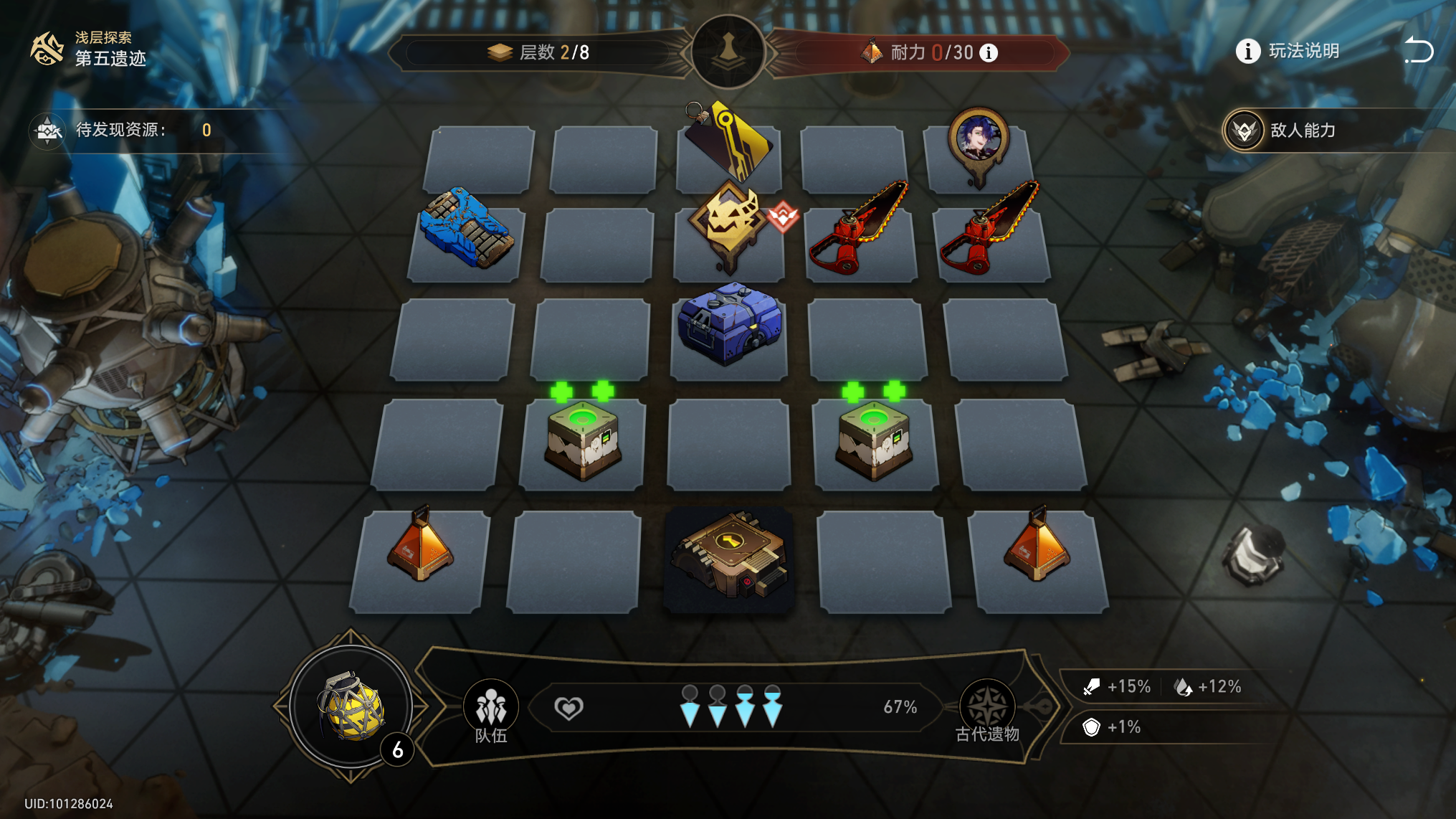Select the yellow keycard tile
Screen dimensions: 1456x819
[x=728, y=143]
